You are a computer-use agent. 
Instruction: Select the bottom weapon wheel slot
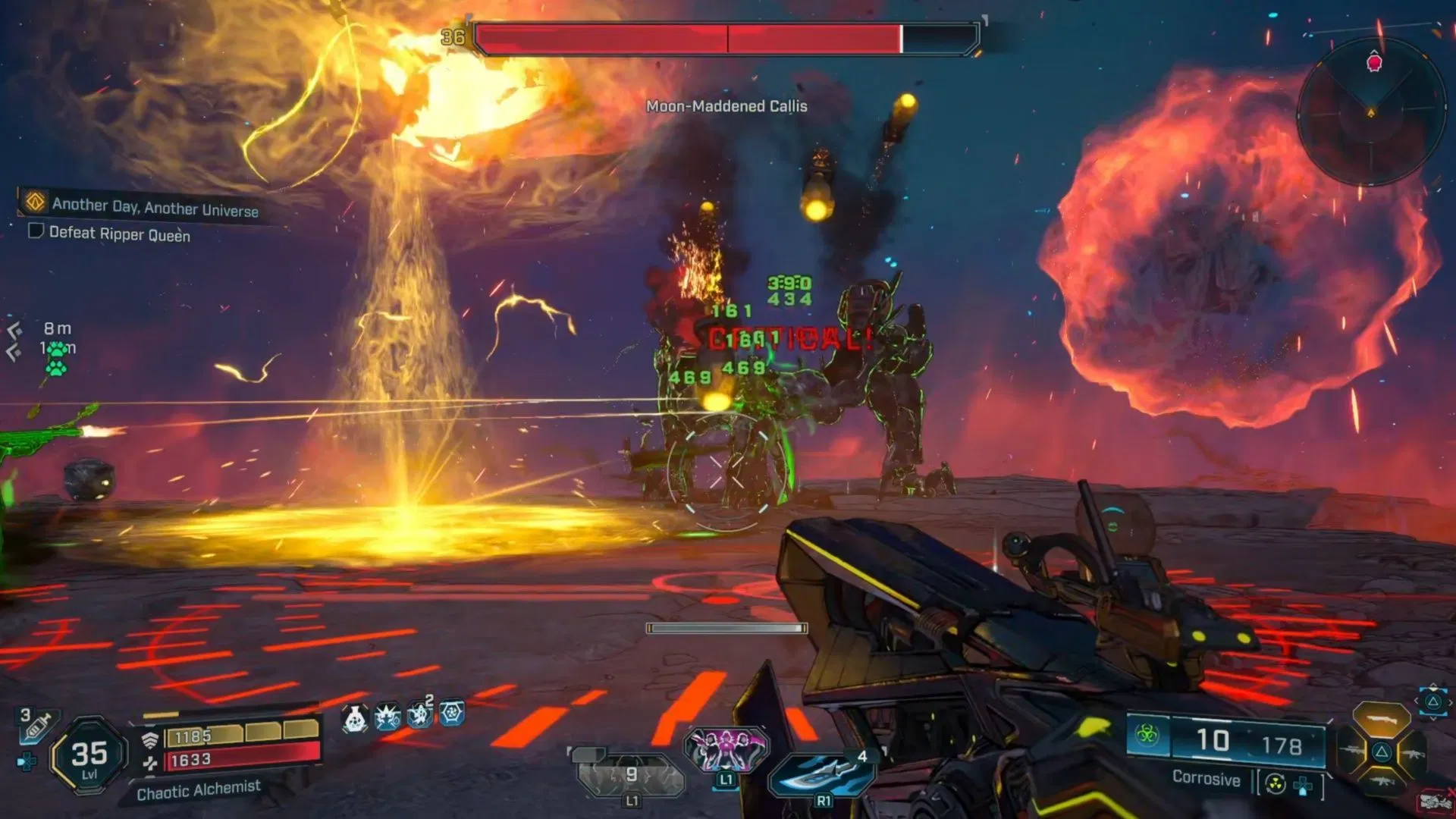coord(1382,783)
